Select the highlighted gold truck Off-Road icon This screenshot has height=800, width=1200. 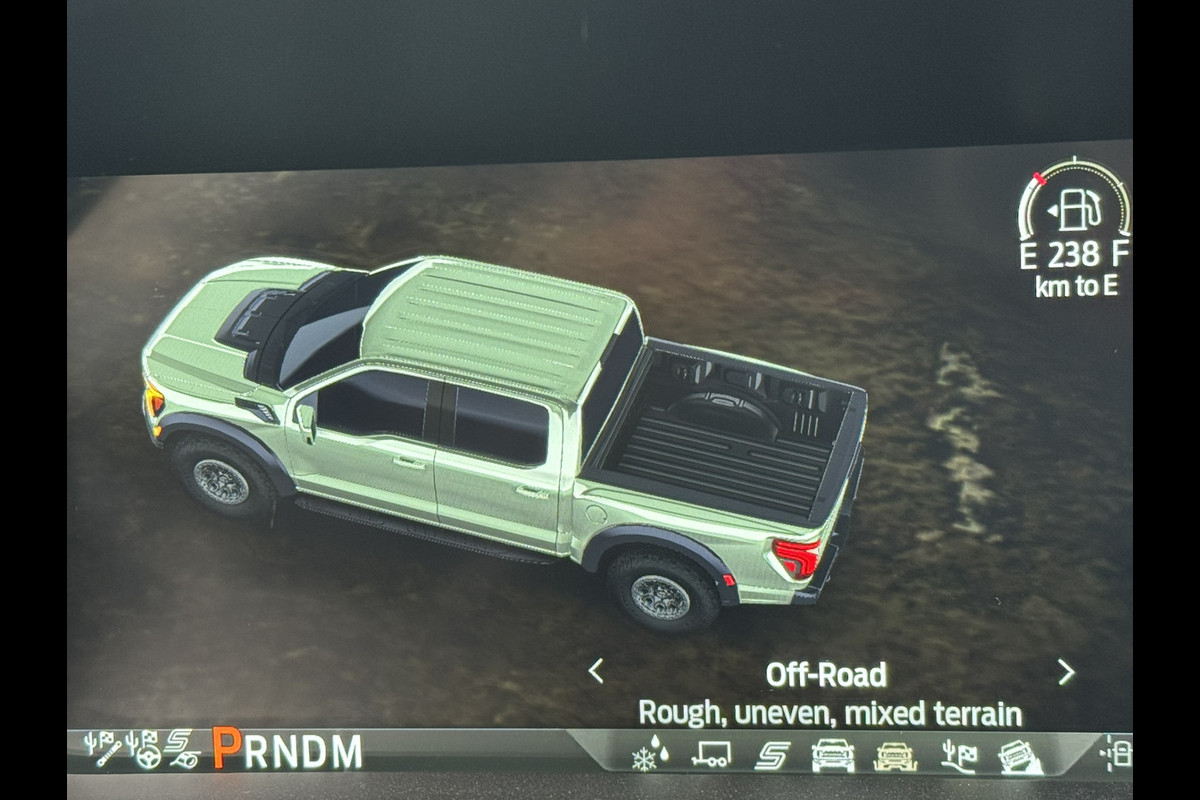point(895,755)
